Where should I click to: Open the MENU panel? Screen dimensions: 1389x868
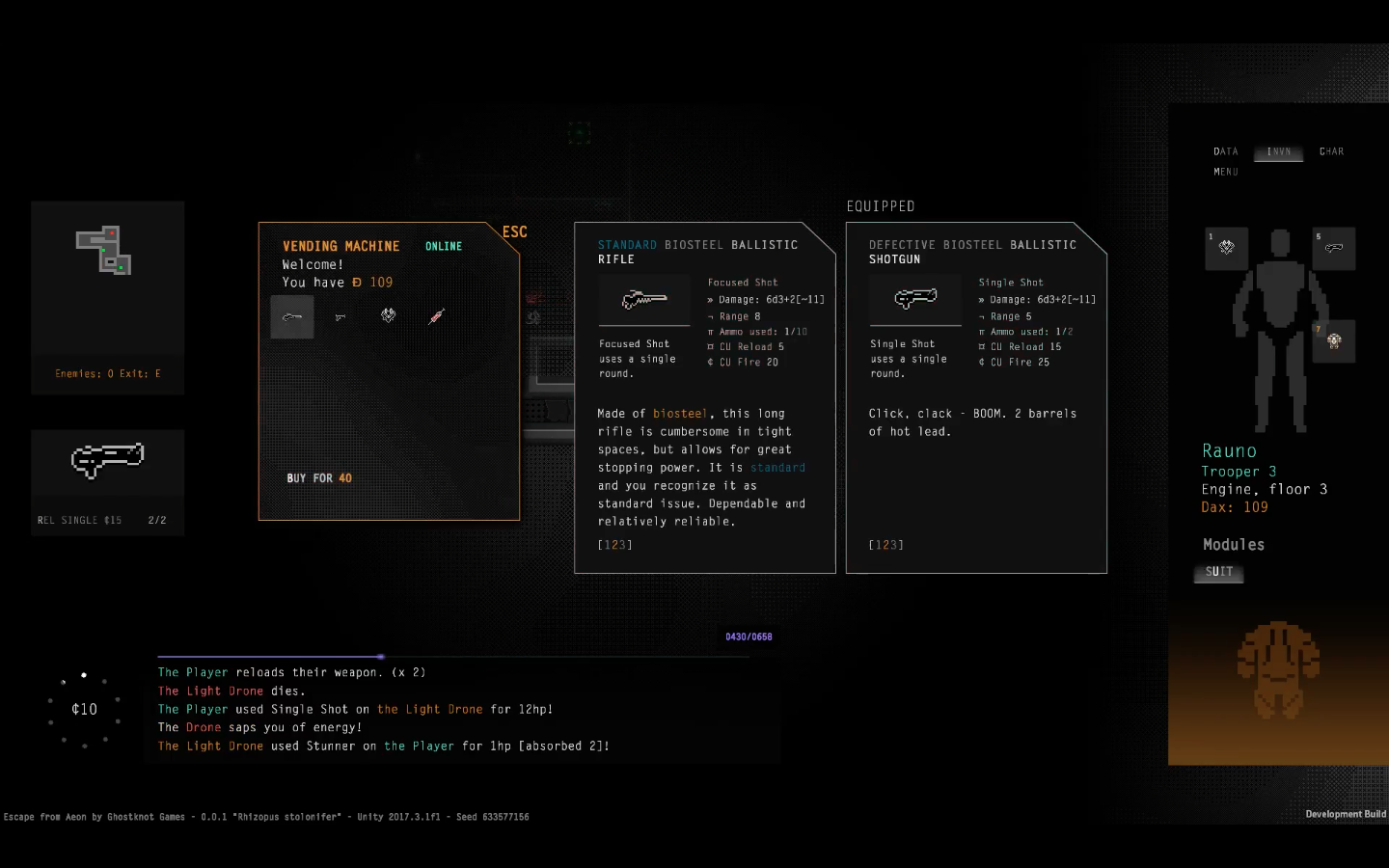click(x=1226, y=172)
